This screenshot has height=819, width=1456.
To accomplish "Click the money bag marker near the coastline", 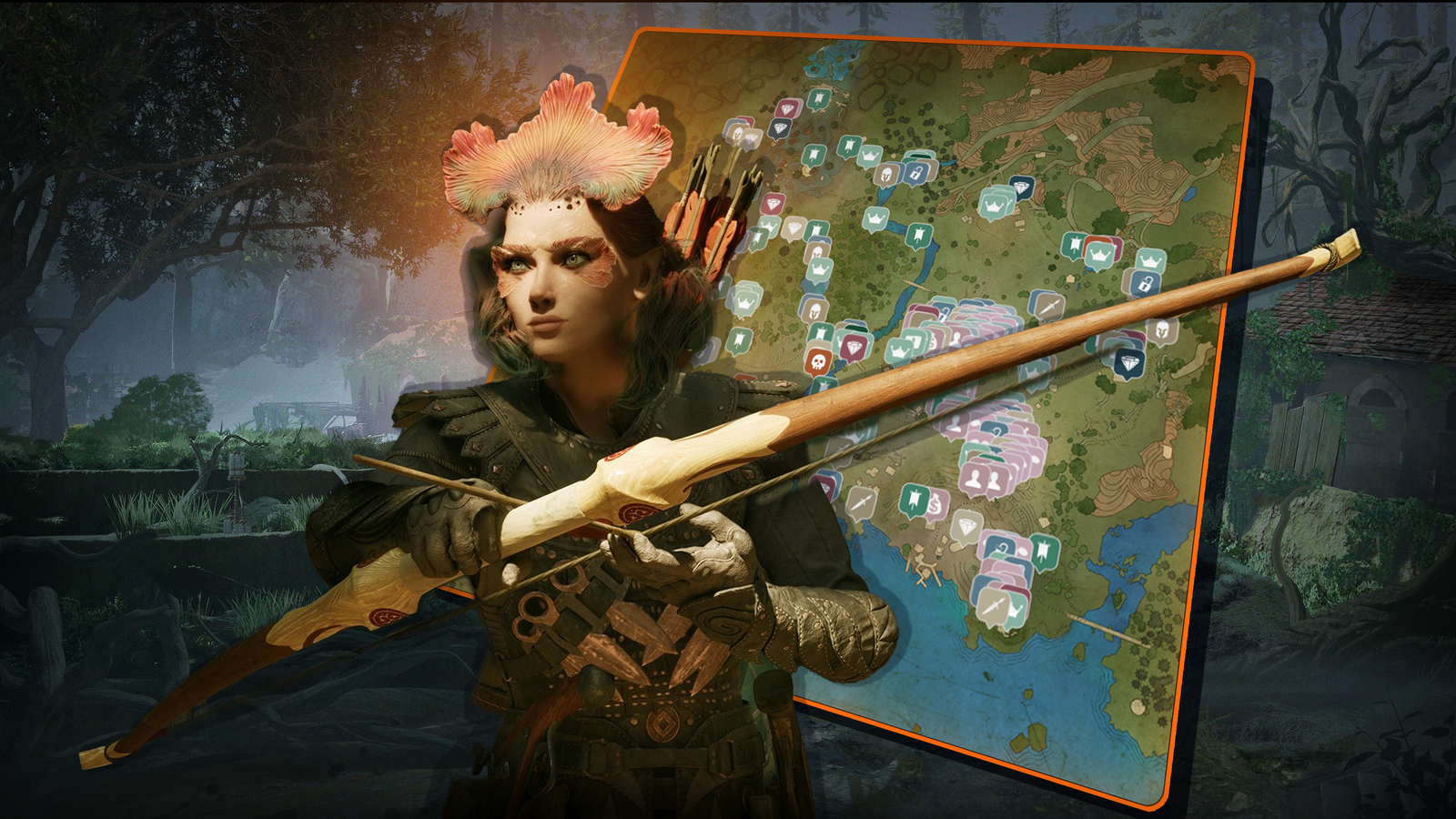I will point(935,506).
